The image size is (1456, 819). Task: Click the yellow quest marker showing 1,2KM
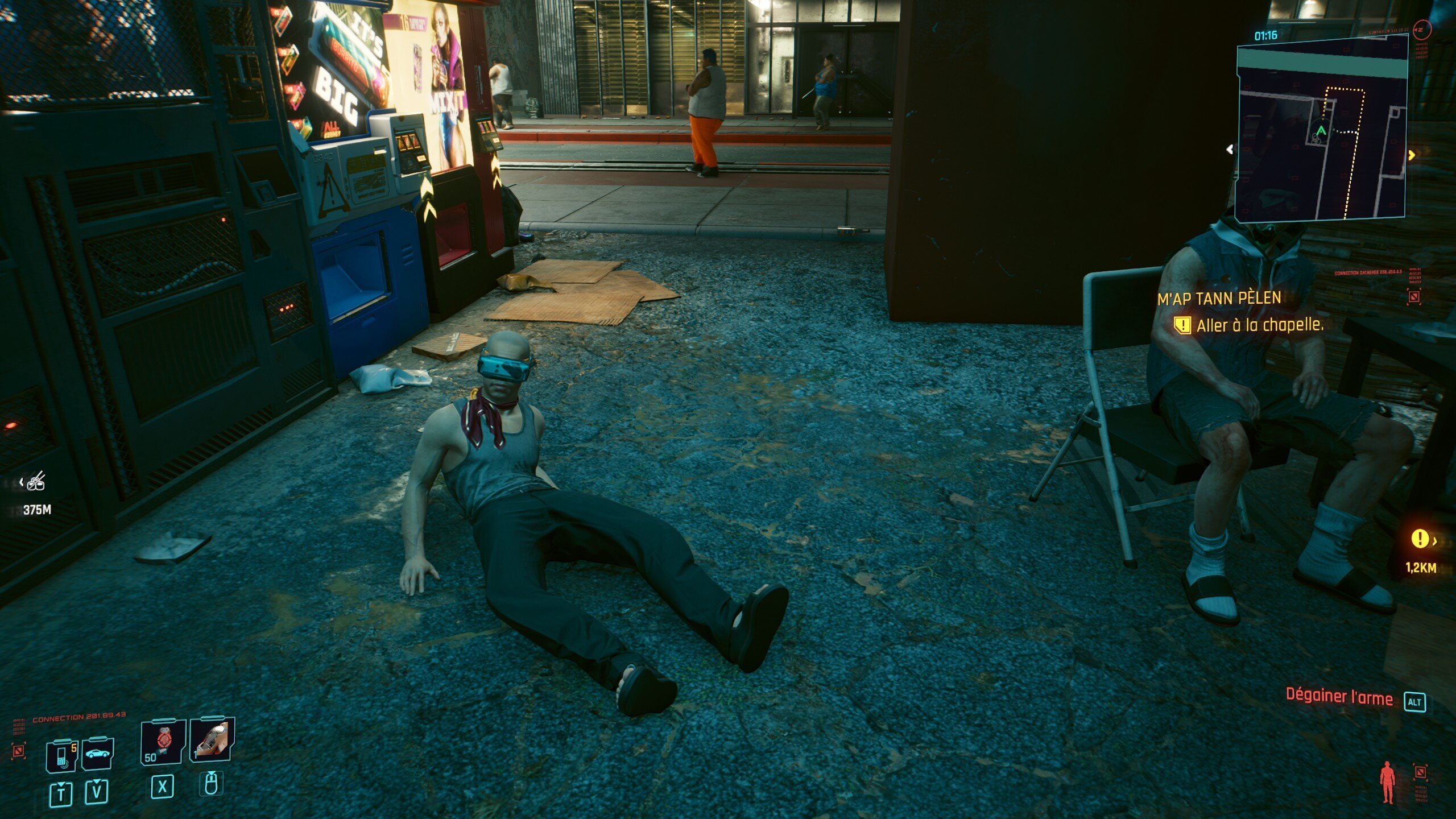point(1420,539)
